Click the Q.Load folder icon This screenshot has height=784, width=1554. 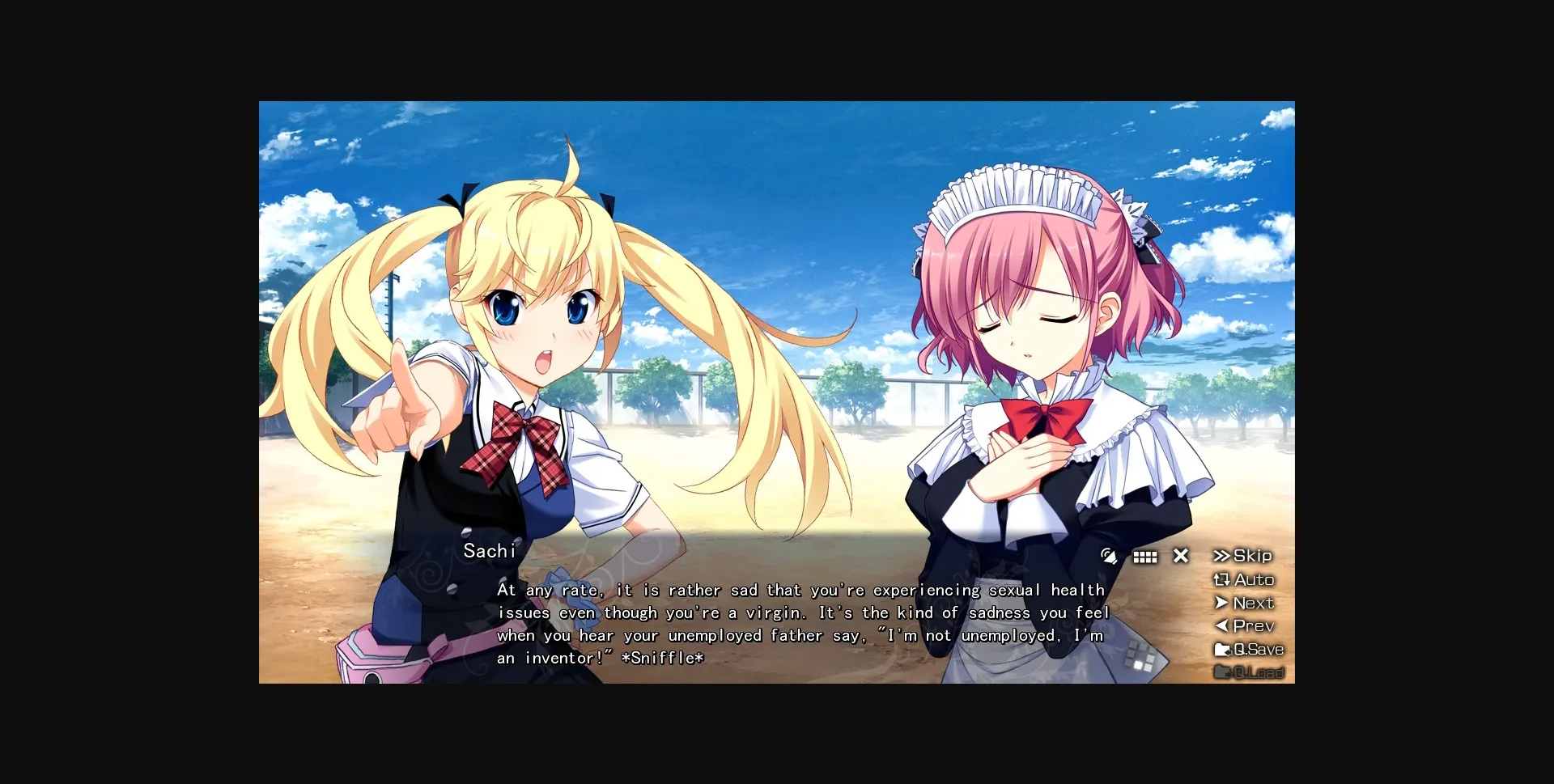(1224, 672)
